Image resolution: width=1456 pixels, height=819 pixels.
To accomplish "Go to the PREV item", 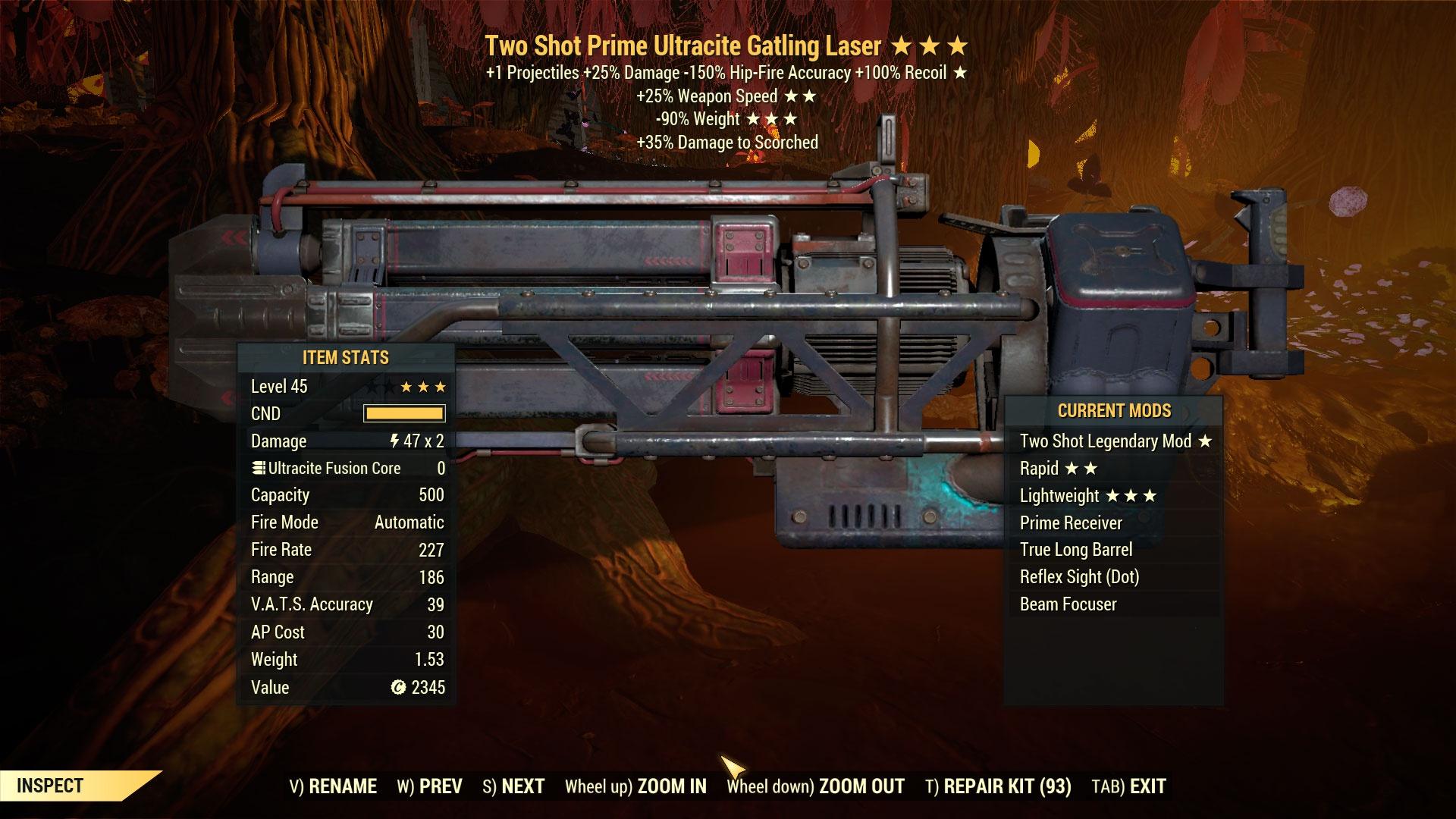I will 429,786.
